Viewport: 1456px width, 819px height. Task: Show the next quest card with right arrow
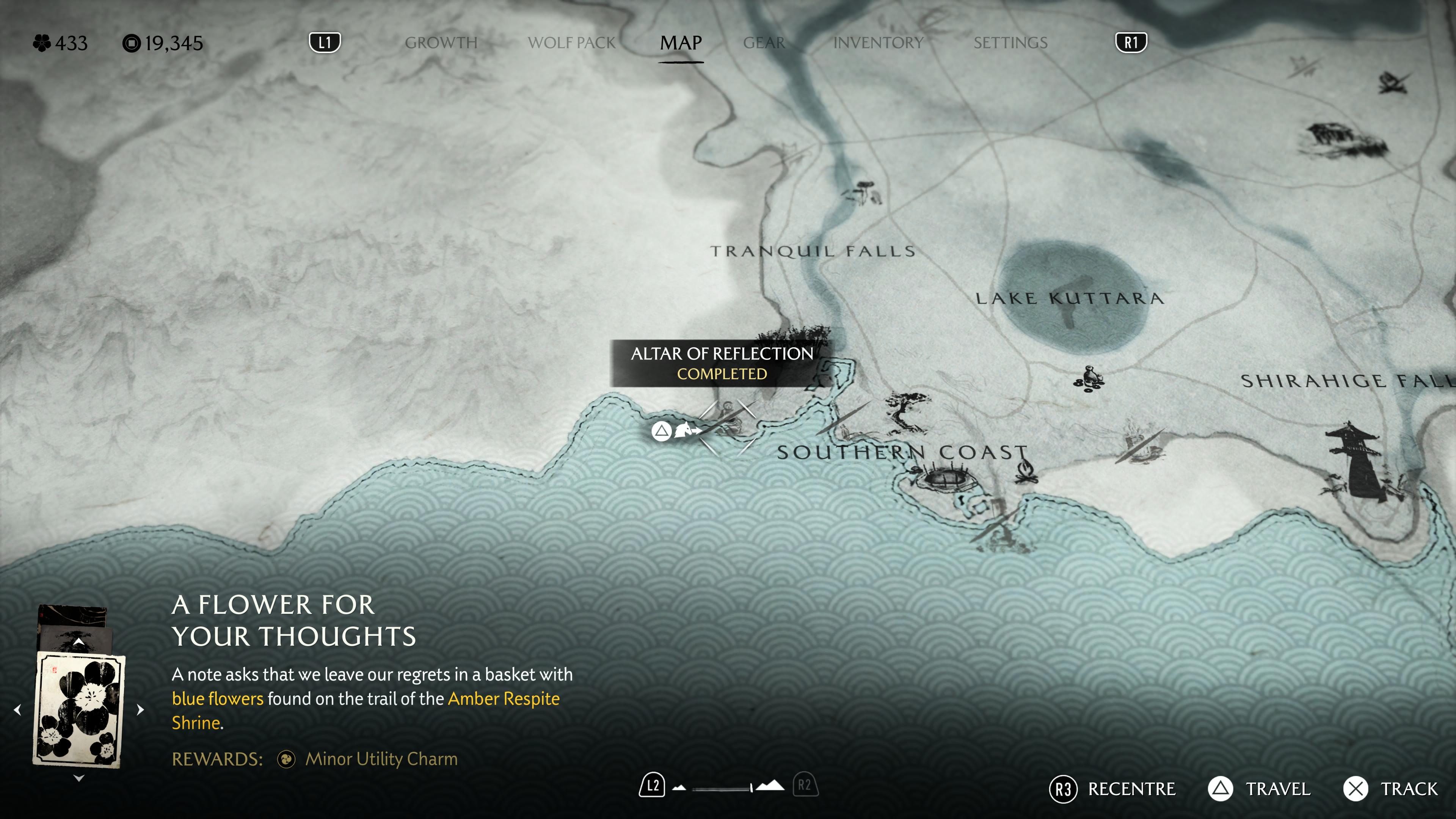140,709
